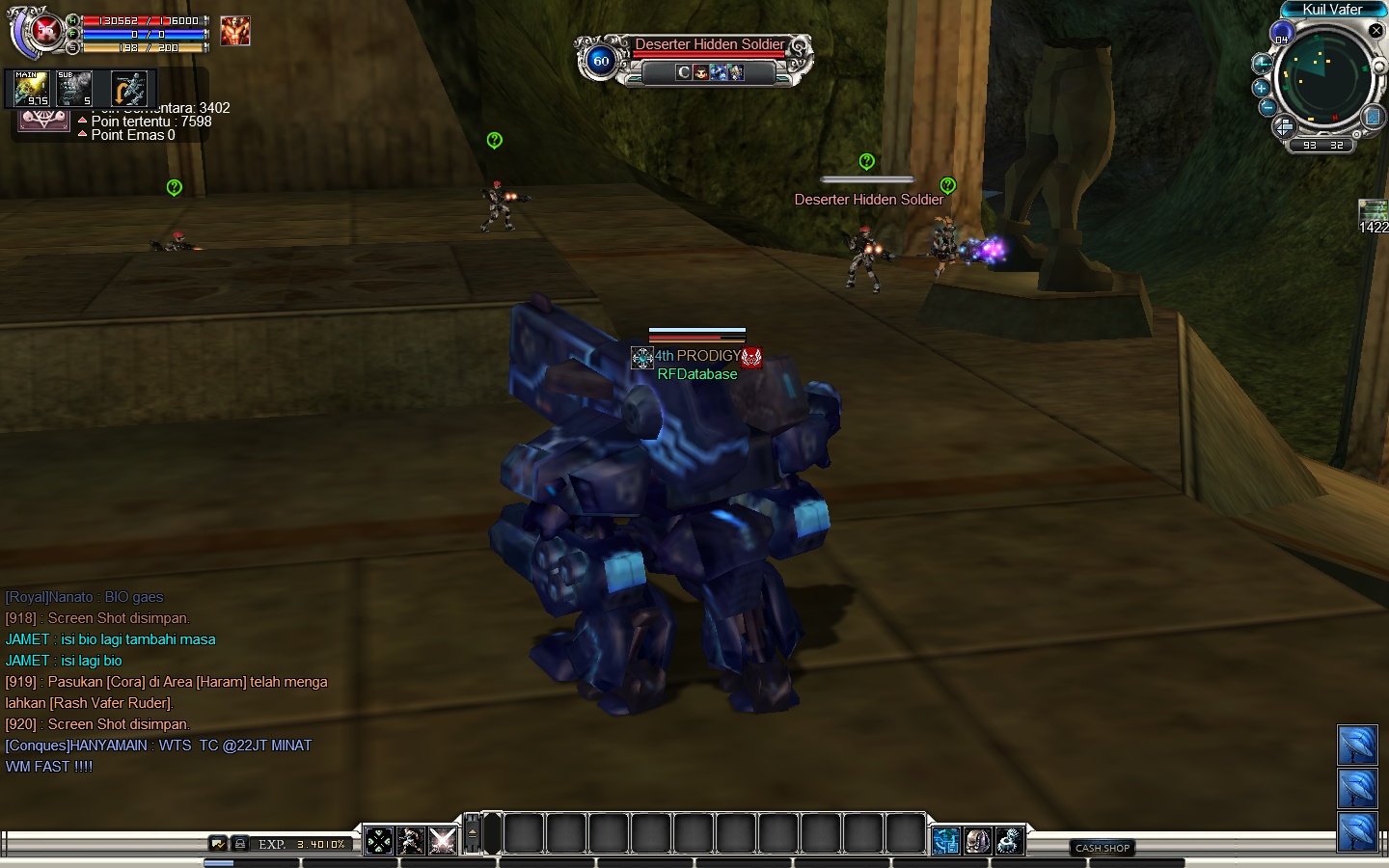Open the blue satellite dish icon at top

coord(1357,745)
